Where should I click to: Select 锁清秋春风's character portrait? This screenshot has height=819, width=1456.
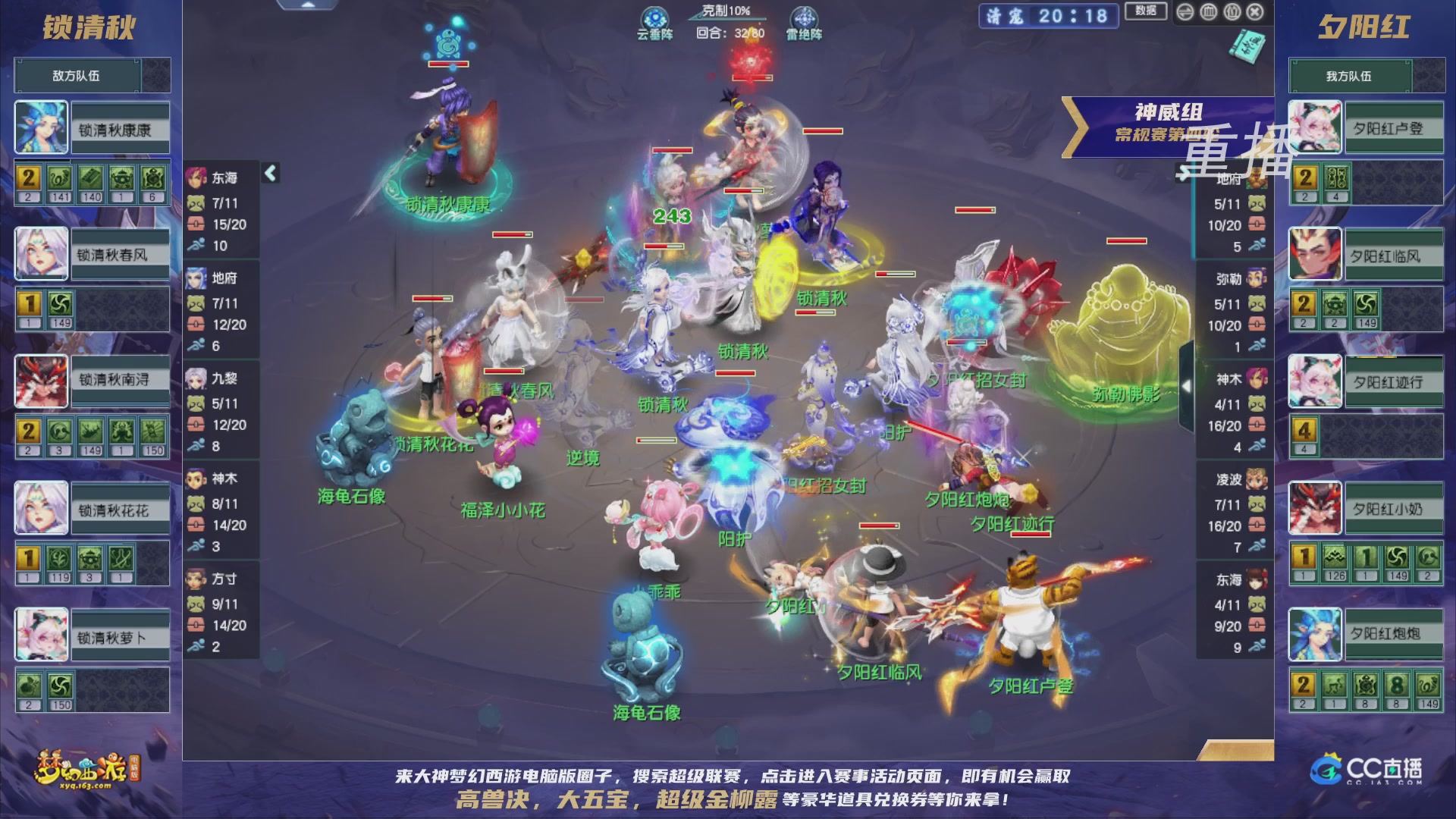[42, 254]
